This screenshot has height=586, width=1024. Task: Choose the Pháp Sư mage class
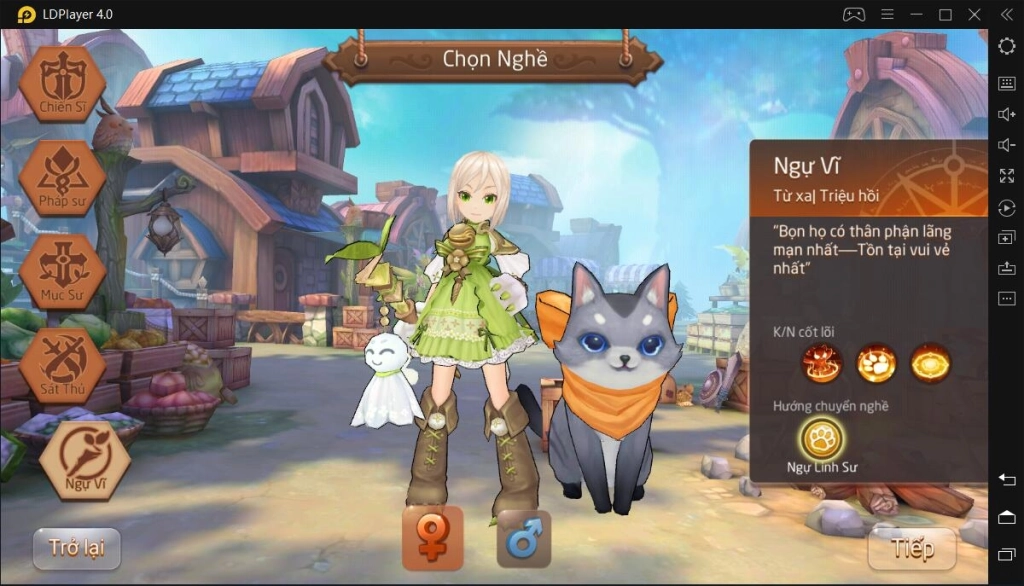click(x=62, y=178)
